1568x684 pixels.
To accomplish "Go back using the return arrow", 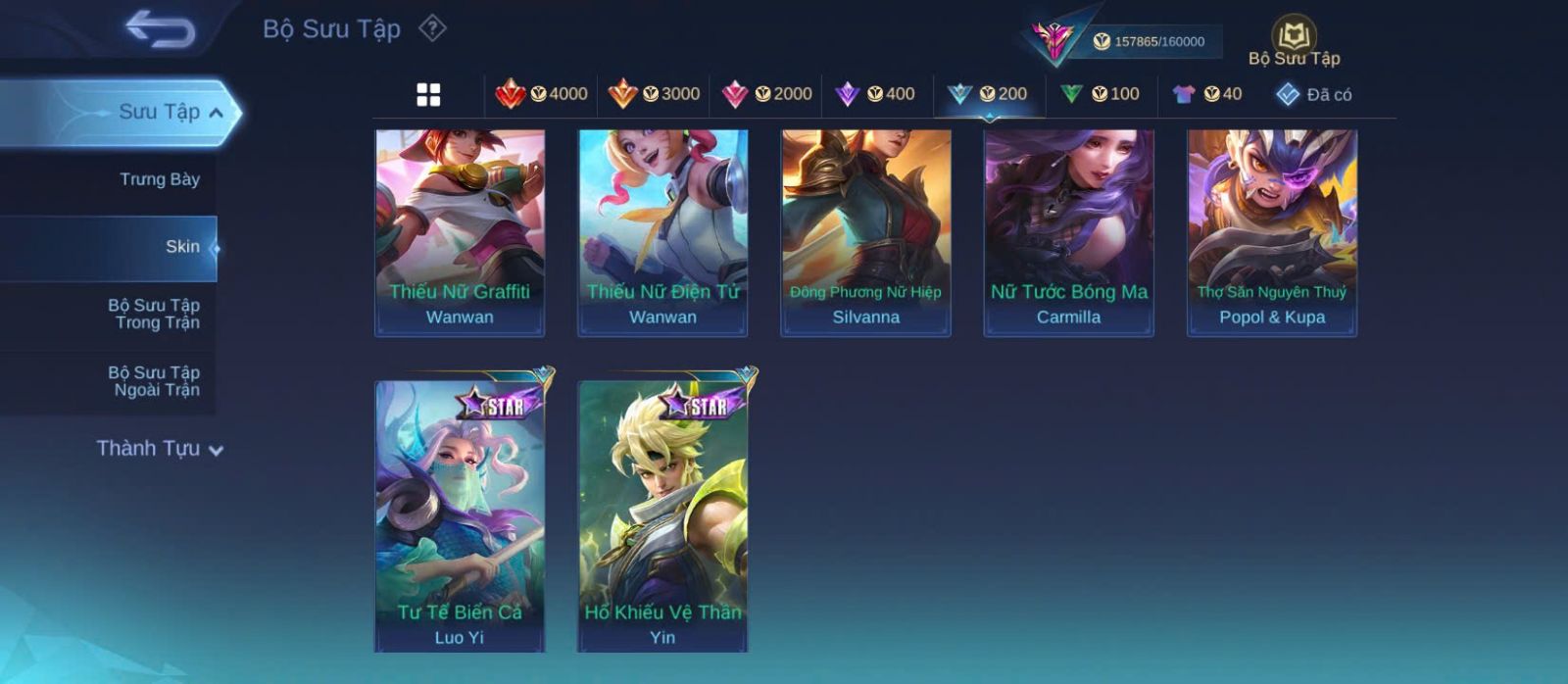I will [x=161, y=29].
